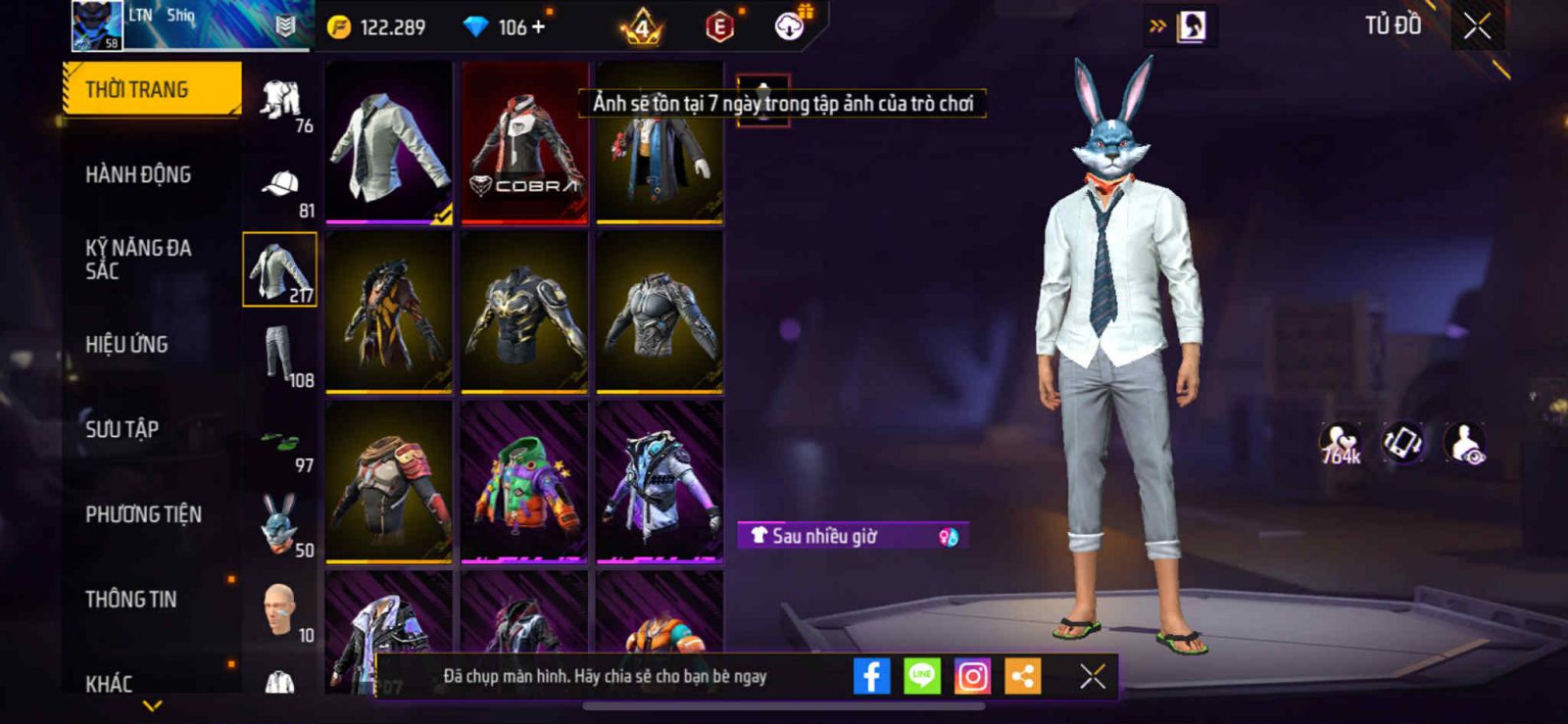
Task: Share the screenshot via LINE
Action: point(921,676)
